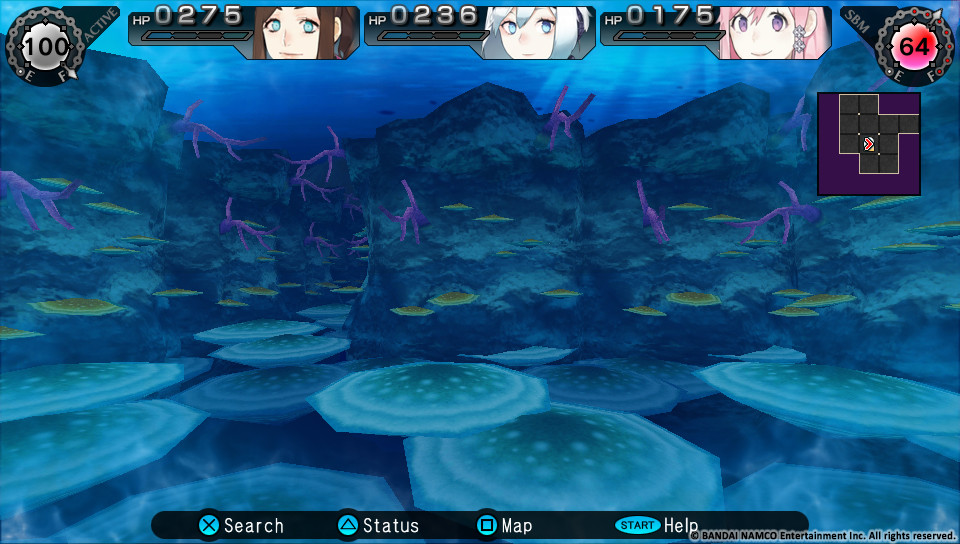Select the brown-haired party member portrait
This screenshot has height=544, width=960.
[x=304, y=32]
